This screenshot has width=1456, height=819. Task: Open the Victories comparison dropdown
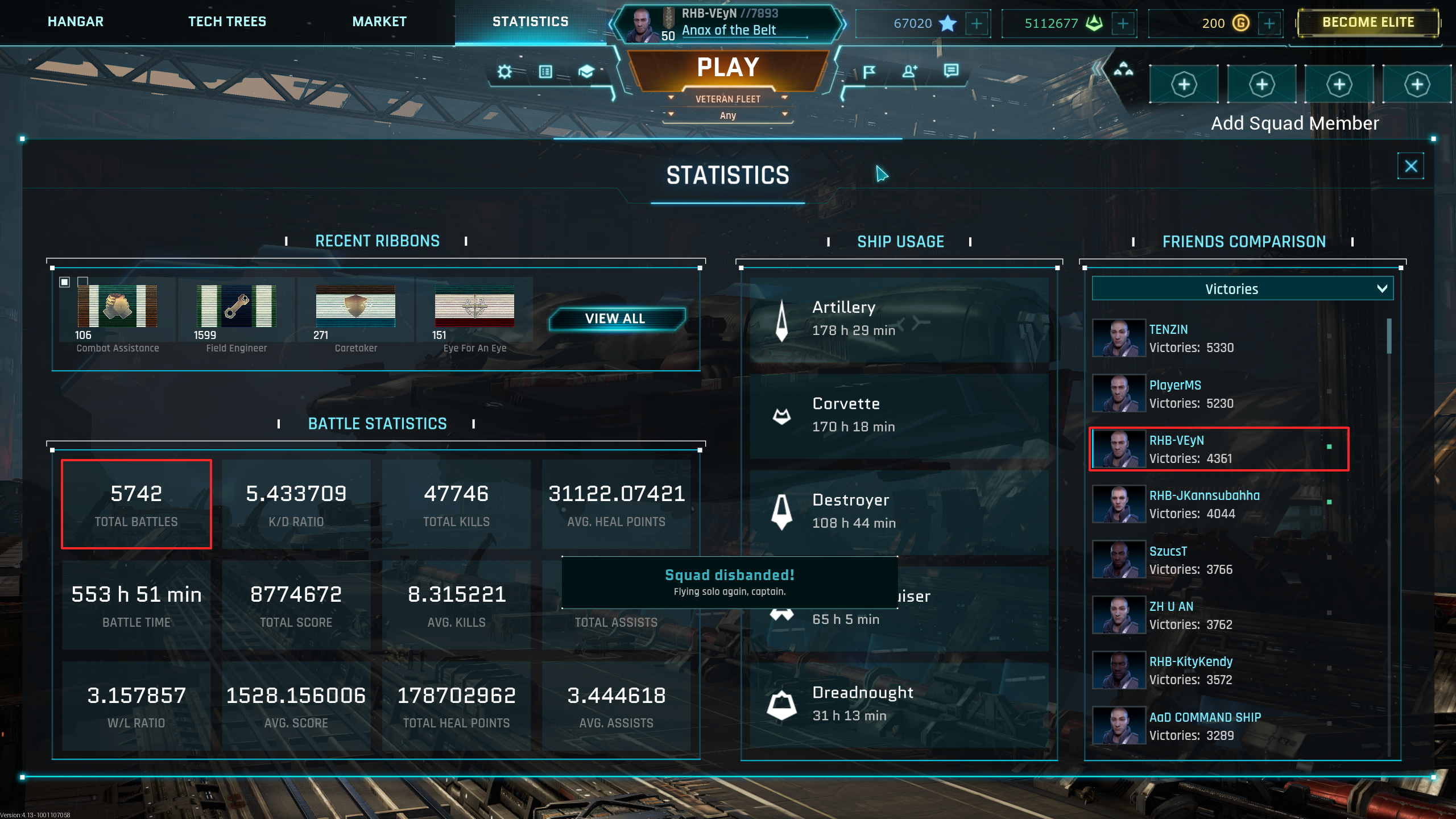click(x=1242, y=289)
